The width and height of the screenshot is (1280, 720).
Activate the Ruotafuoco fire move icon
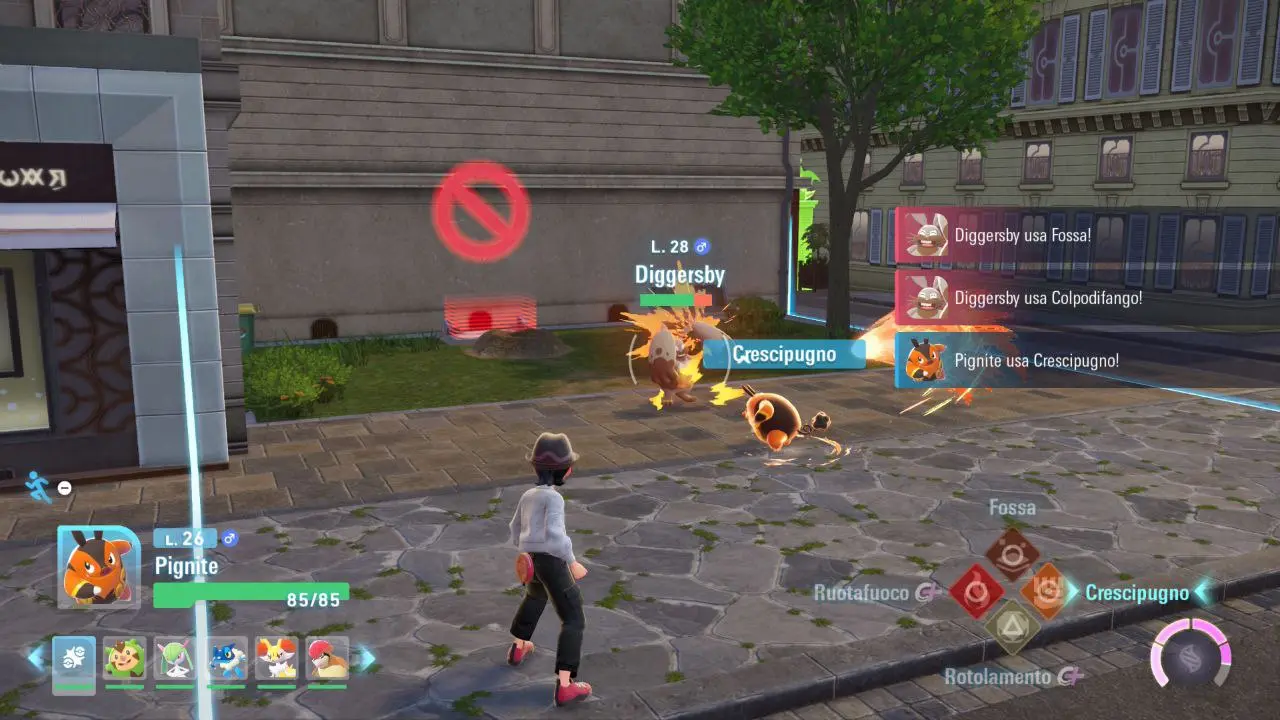pos(976,592)
